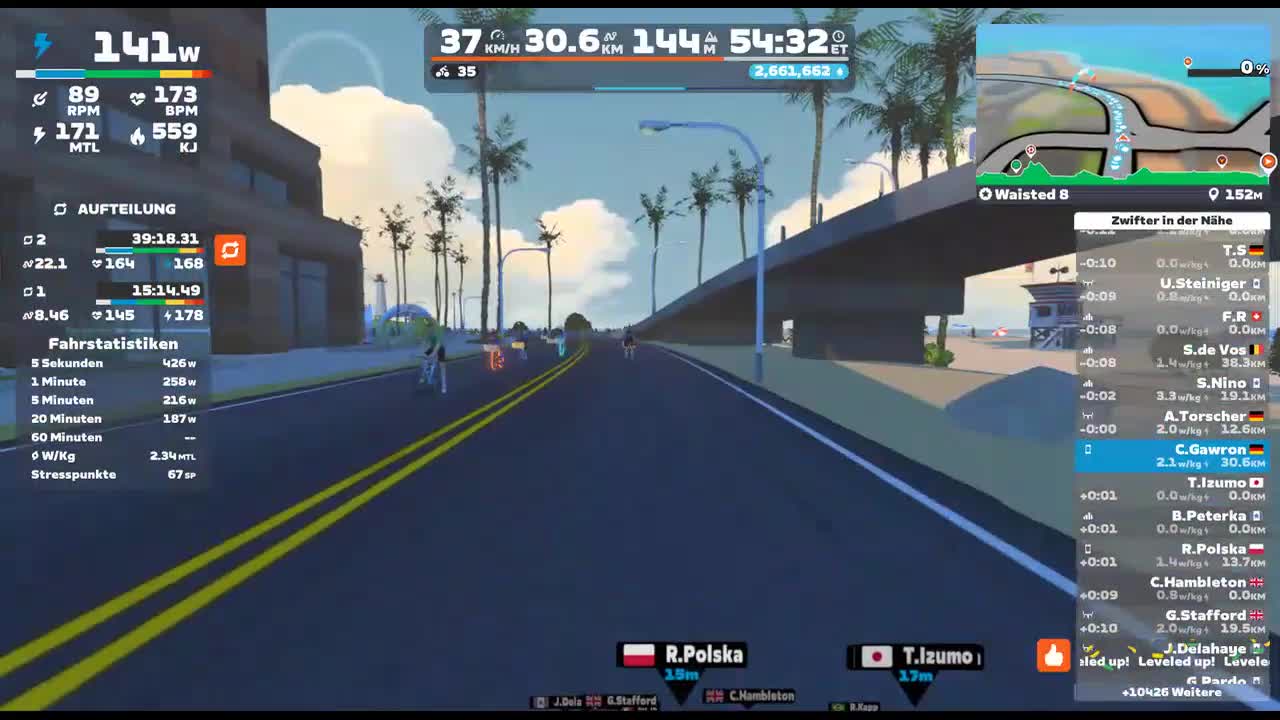Click the Zwifter in der Nähe header

tap(1173, 221)
